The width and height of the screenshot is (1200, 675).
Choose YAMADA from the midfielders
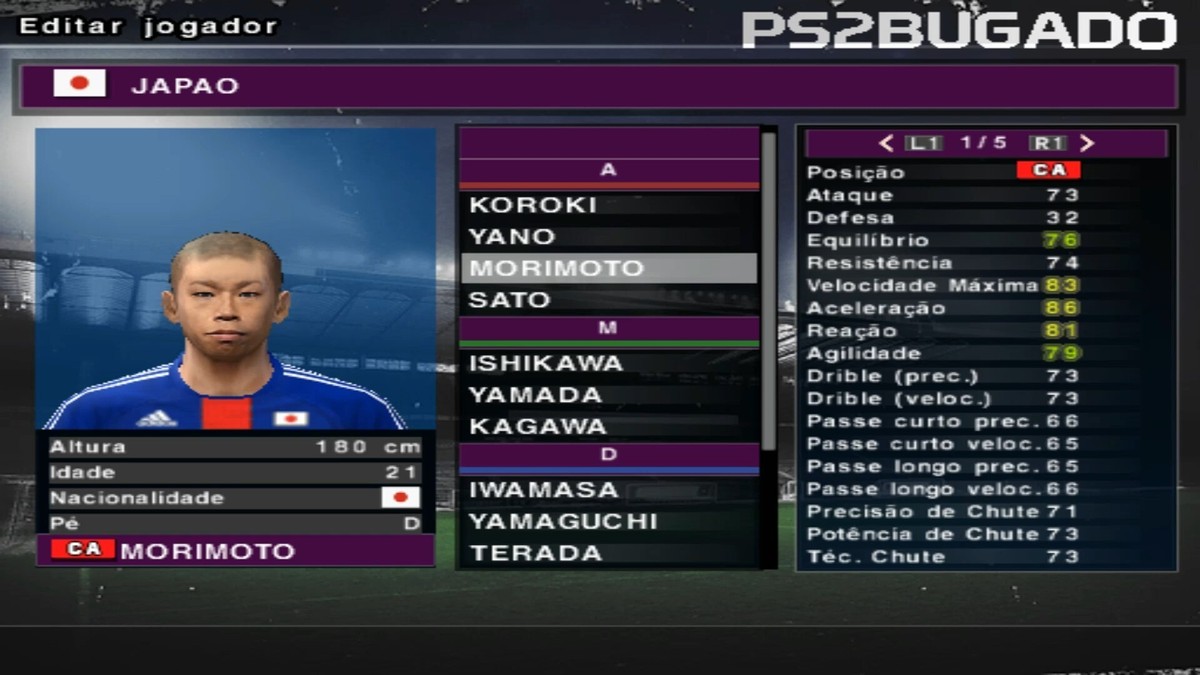click(x=608, y=395)
